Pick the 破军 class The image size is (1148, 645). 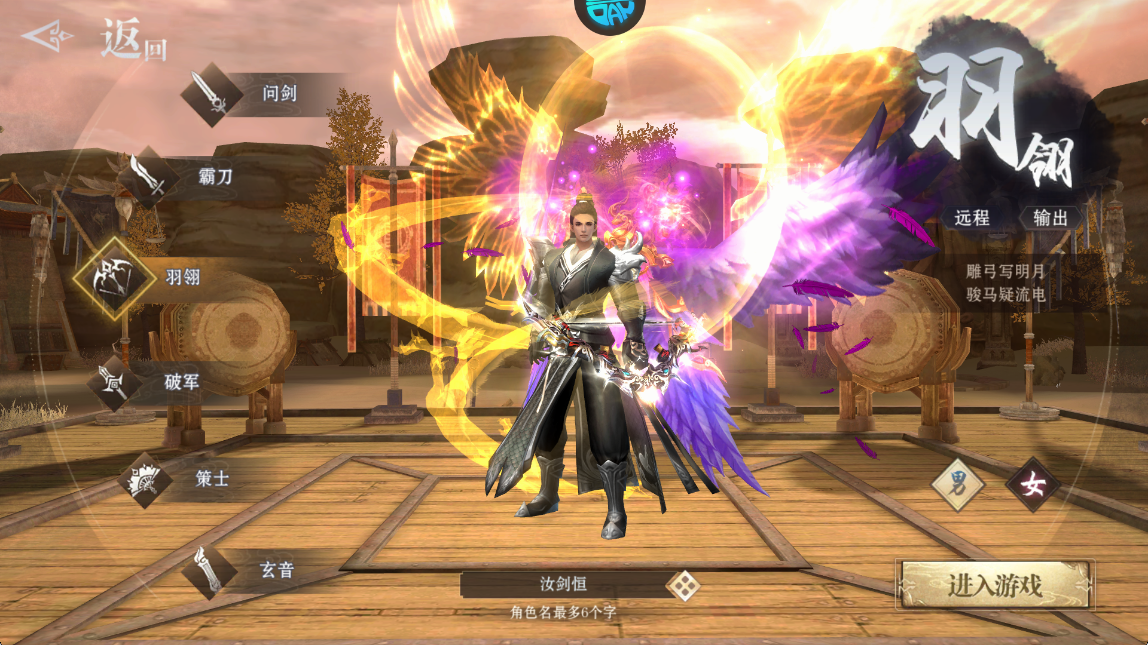[x=150, y=382]
